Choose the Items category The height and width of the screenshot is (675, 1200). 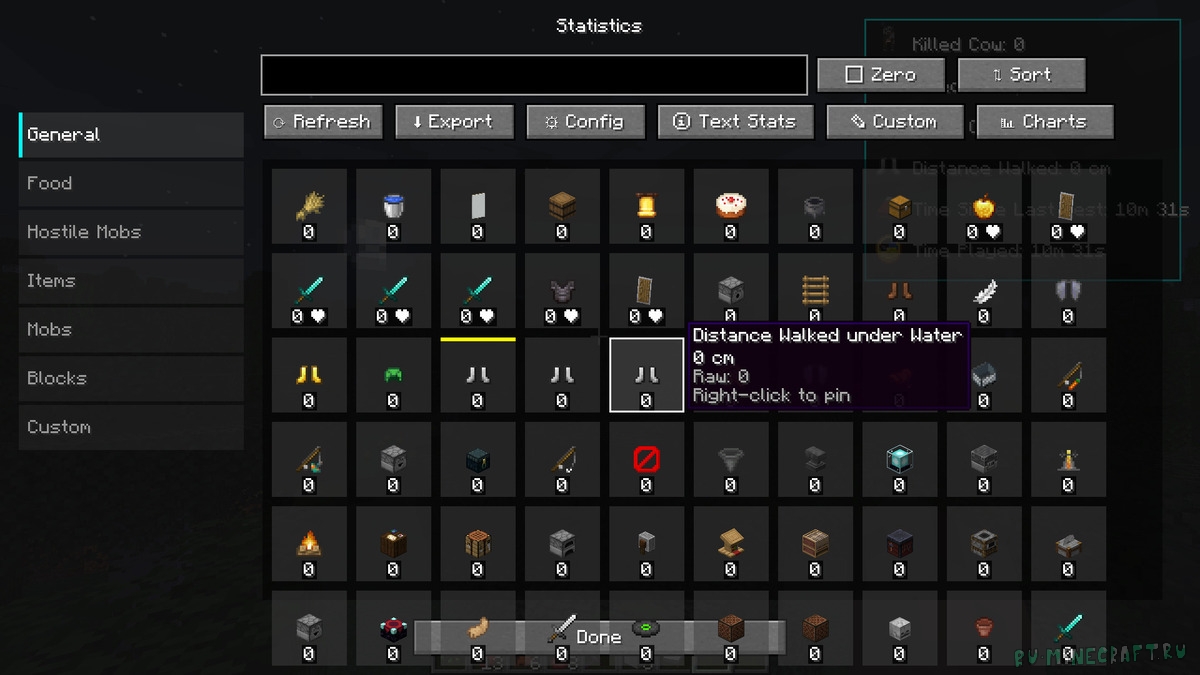tap(131, 281)
